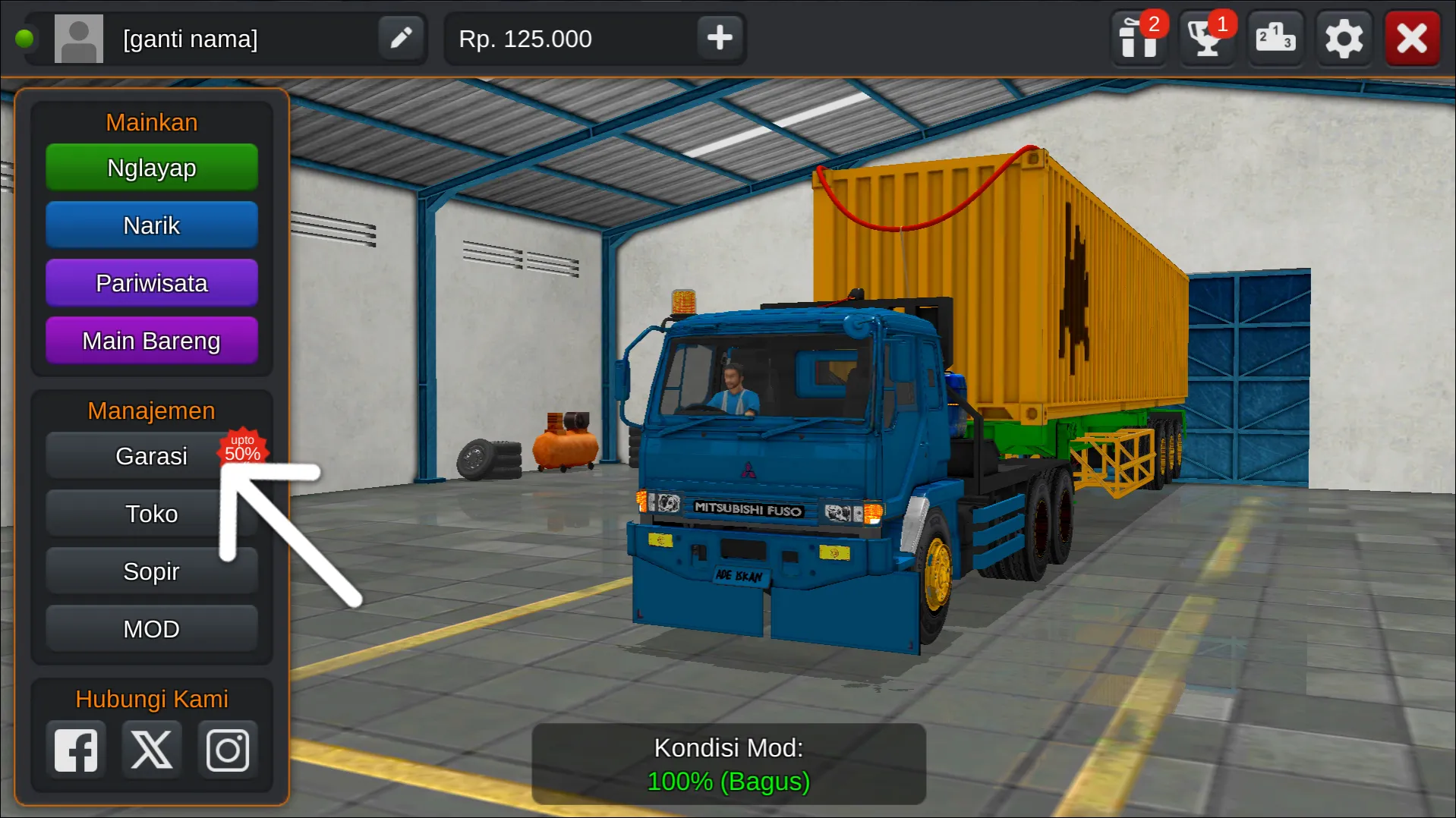Screen dimensions: 1456x818
Task: Open the Toko shop
Action: click(x=151, y=513)
